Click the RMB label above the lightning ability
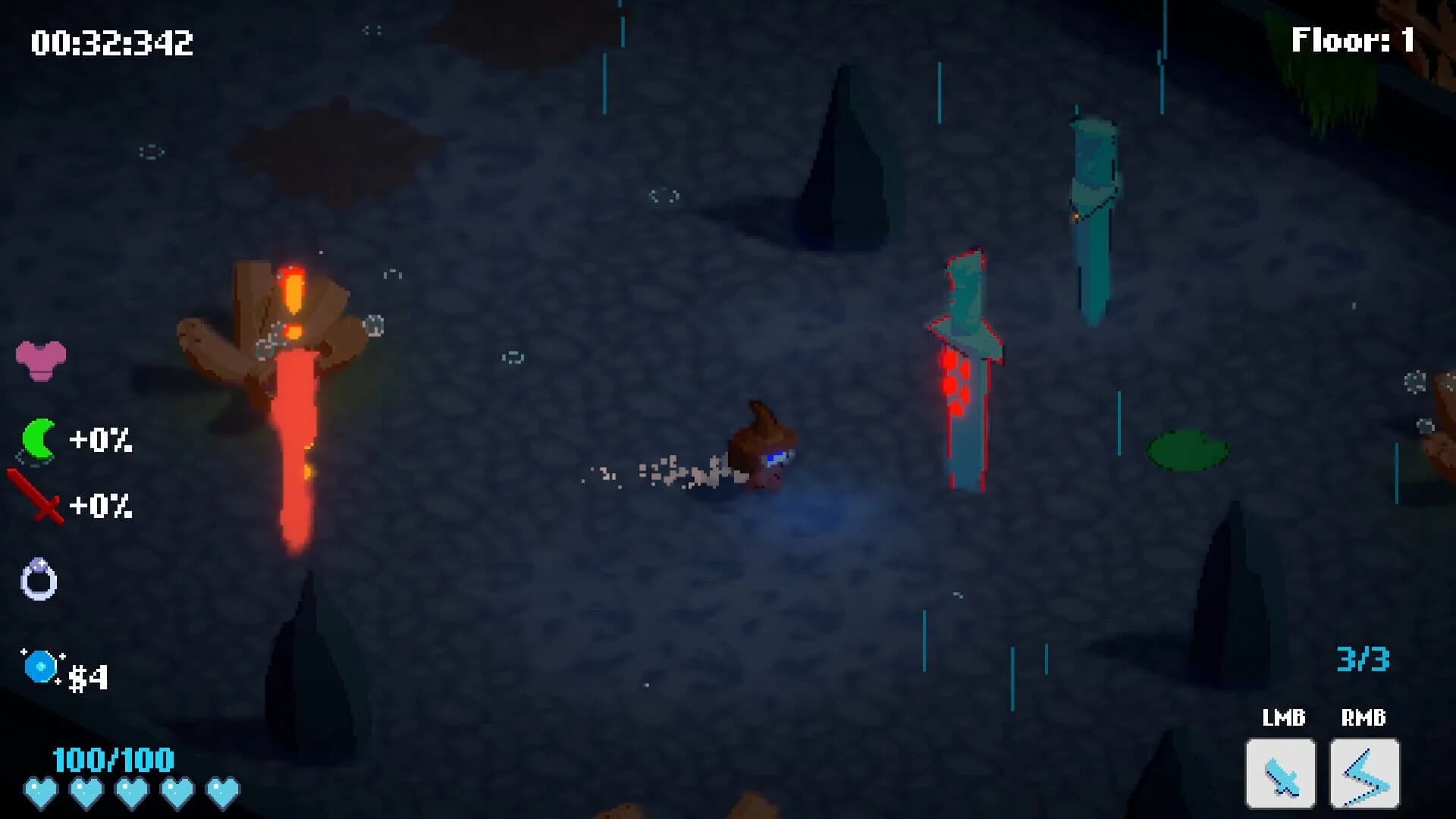Viewport: 1456px width, 819px height. [1363, 715]
